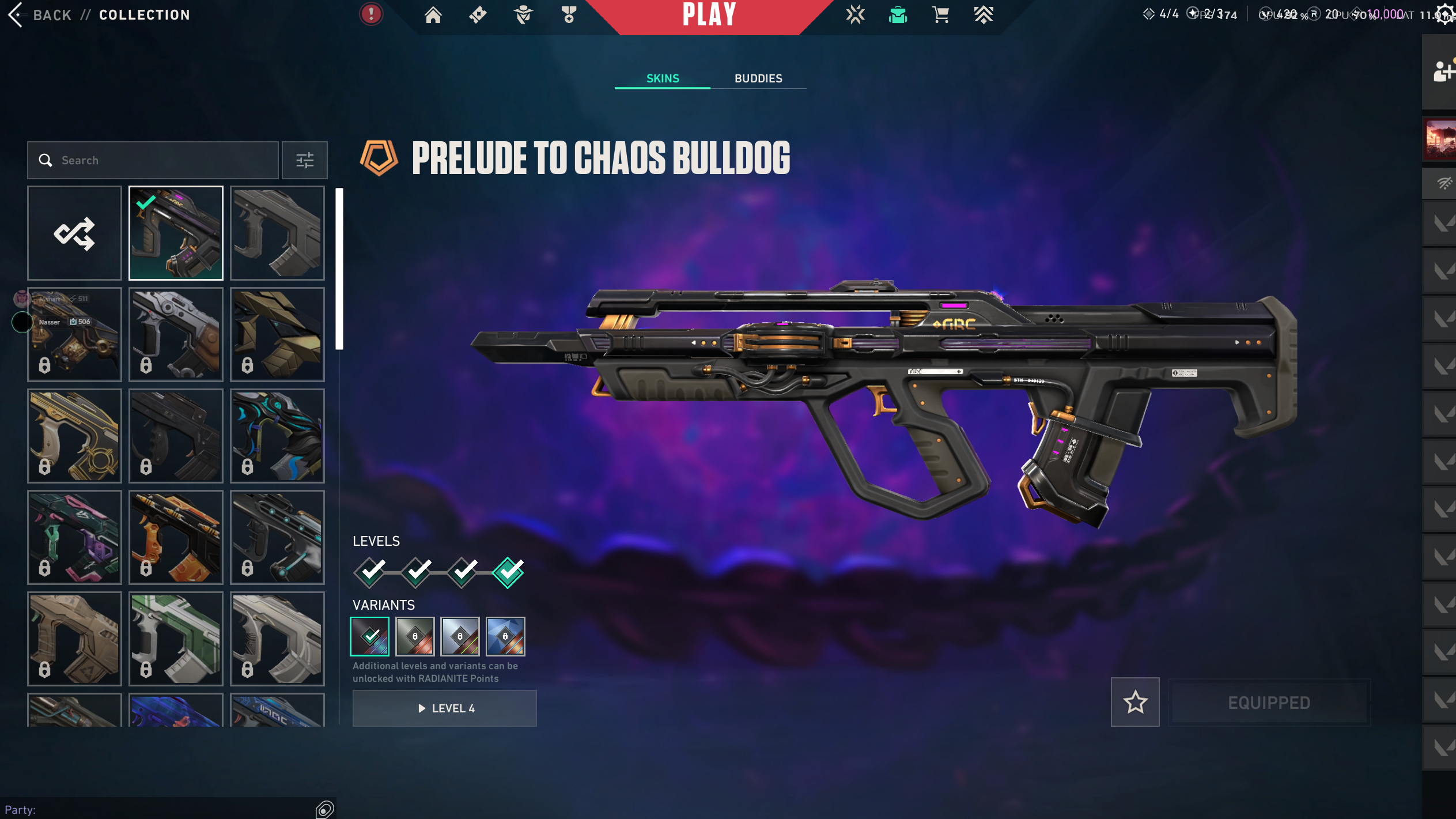This screenshot has height=819, width=1456.
Task: Open the Home screen icon
Action: click(433, 15)
